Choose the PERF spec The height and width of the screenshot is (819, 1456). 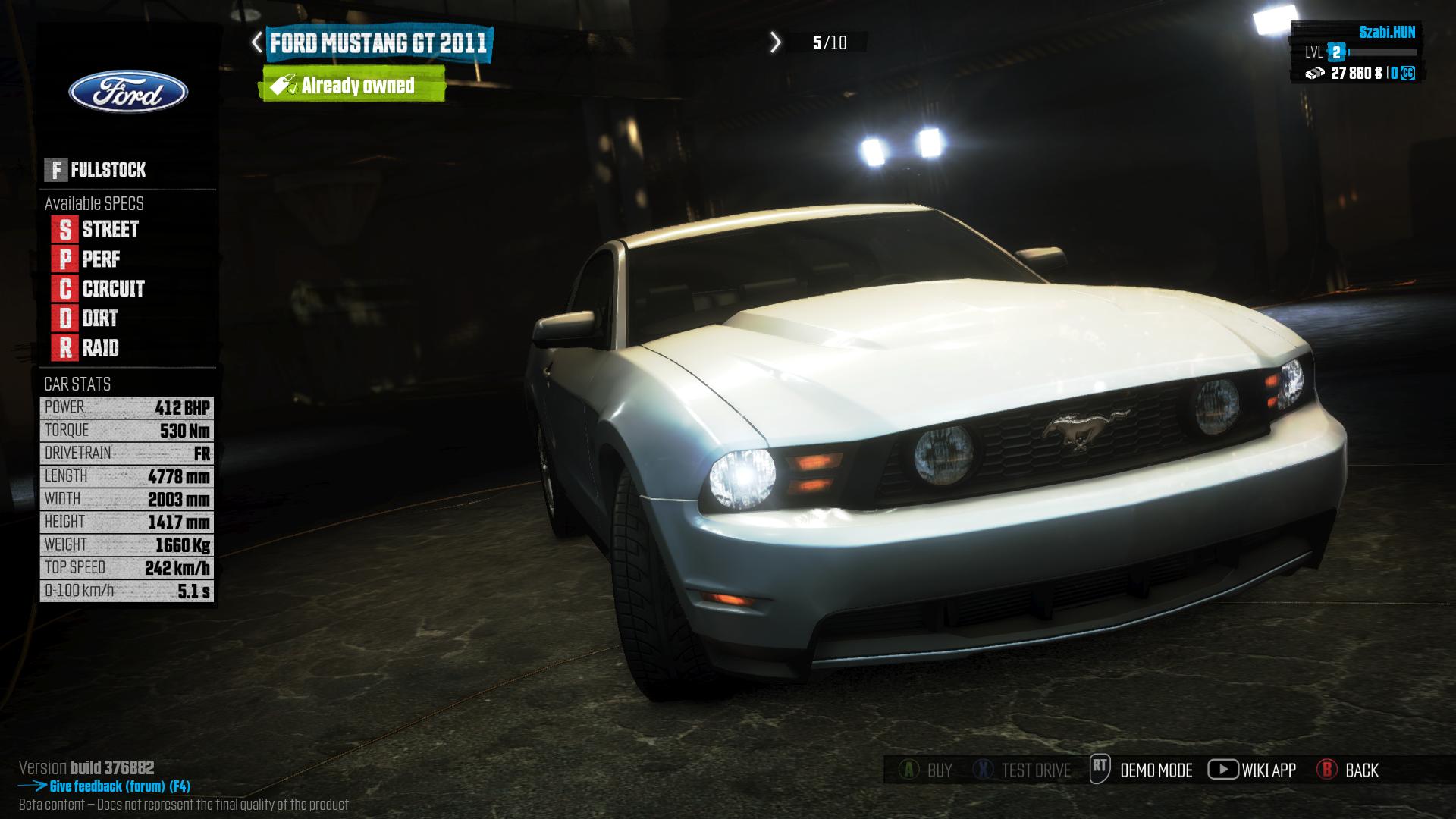[86, 259]
